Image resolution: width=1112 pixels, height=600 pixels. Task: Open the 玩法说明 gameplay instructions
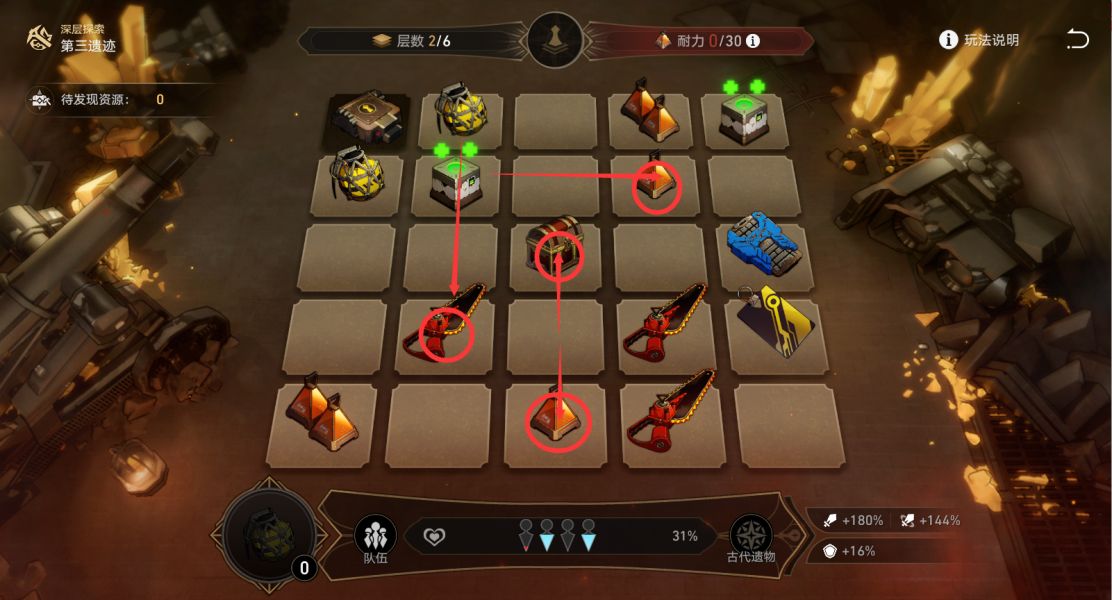point(979,40)
